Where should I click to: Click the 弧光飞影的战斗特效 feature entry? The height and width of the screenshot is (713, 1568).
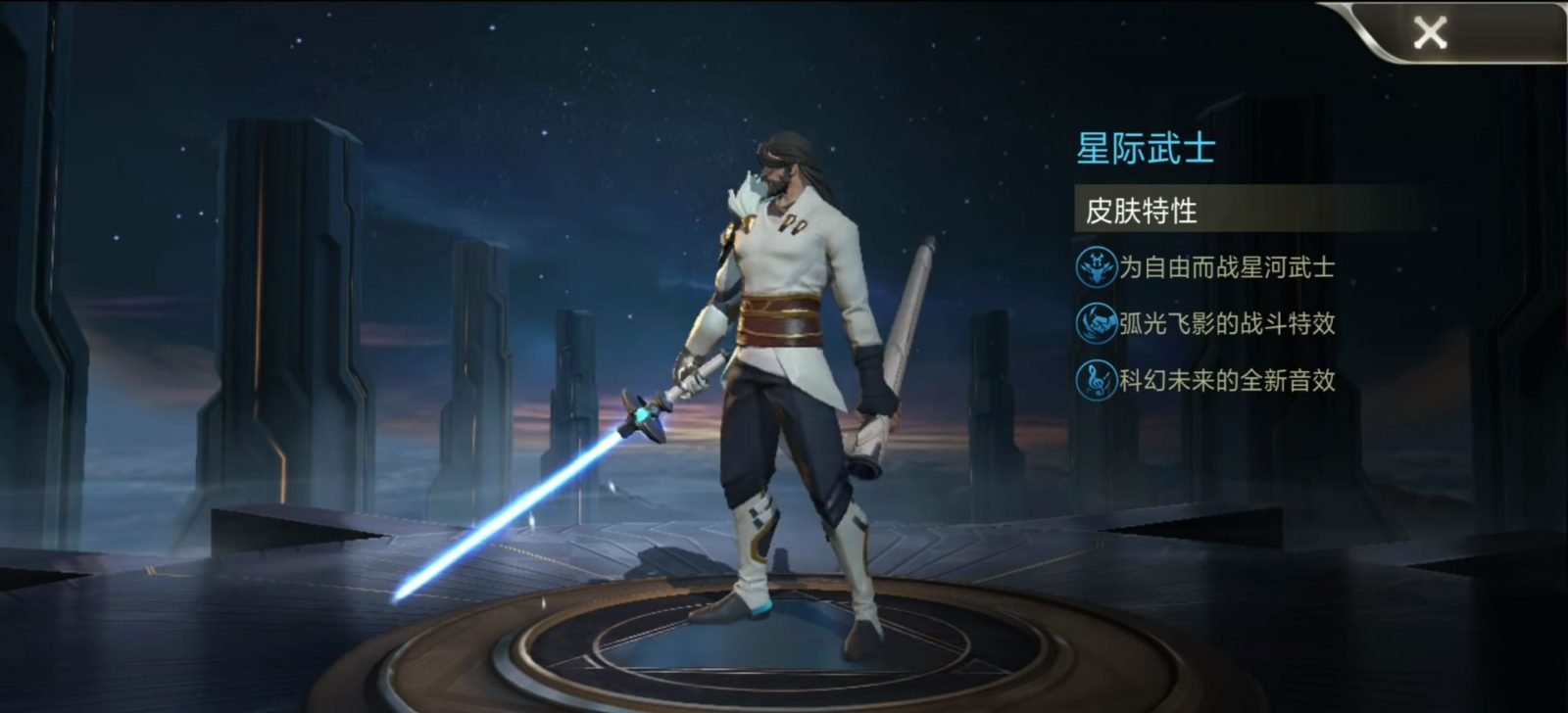coord(1225,323)
